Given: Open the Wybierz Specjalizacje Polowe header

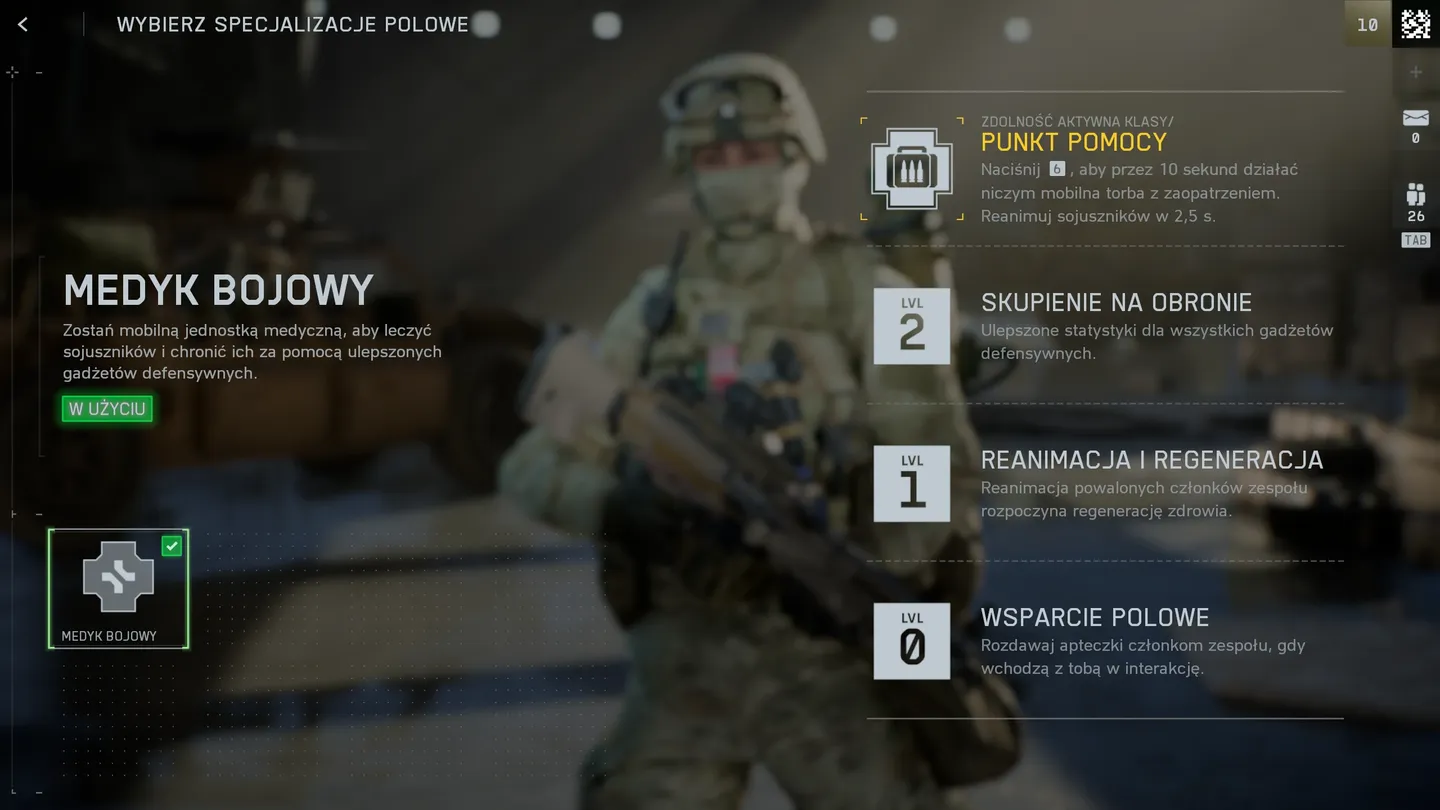Looking at the screenshot, I should pos(292,24).
